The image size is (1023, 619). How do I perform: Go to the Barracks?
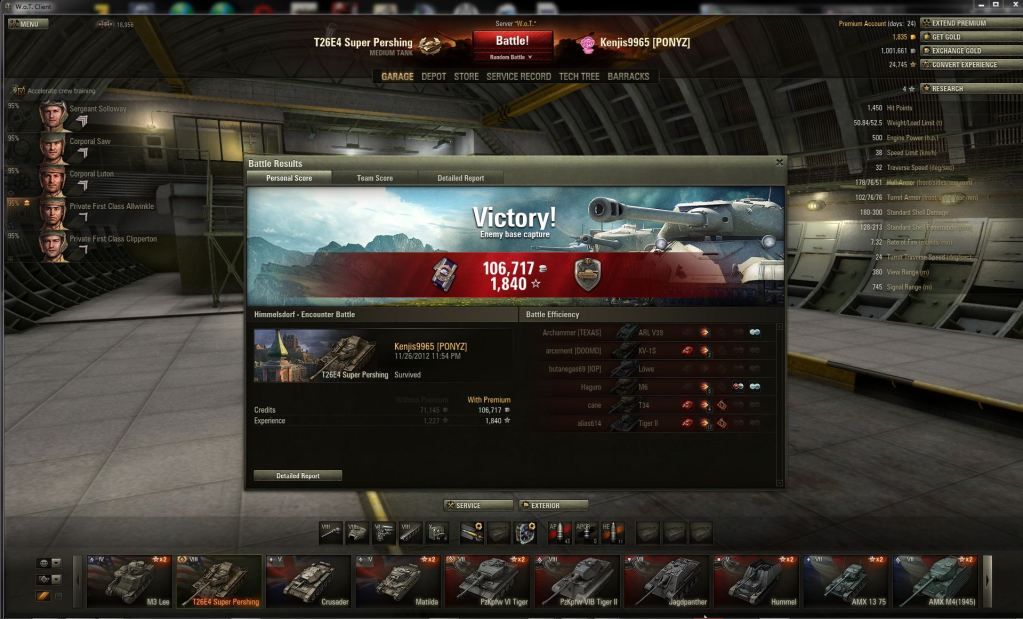(x=628, y=76)
